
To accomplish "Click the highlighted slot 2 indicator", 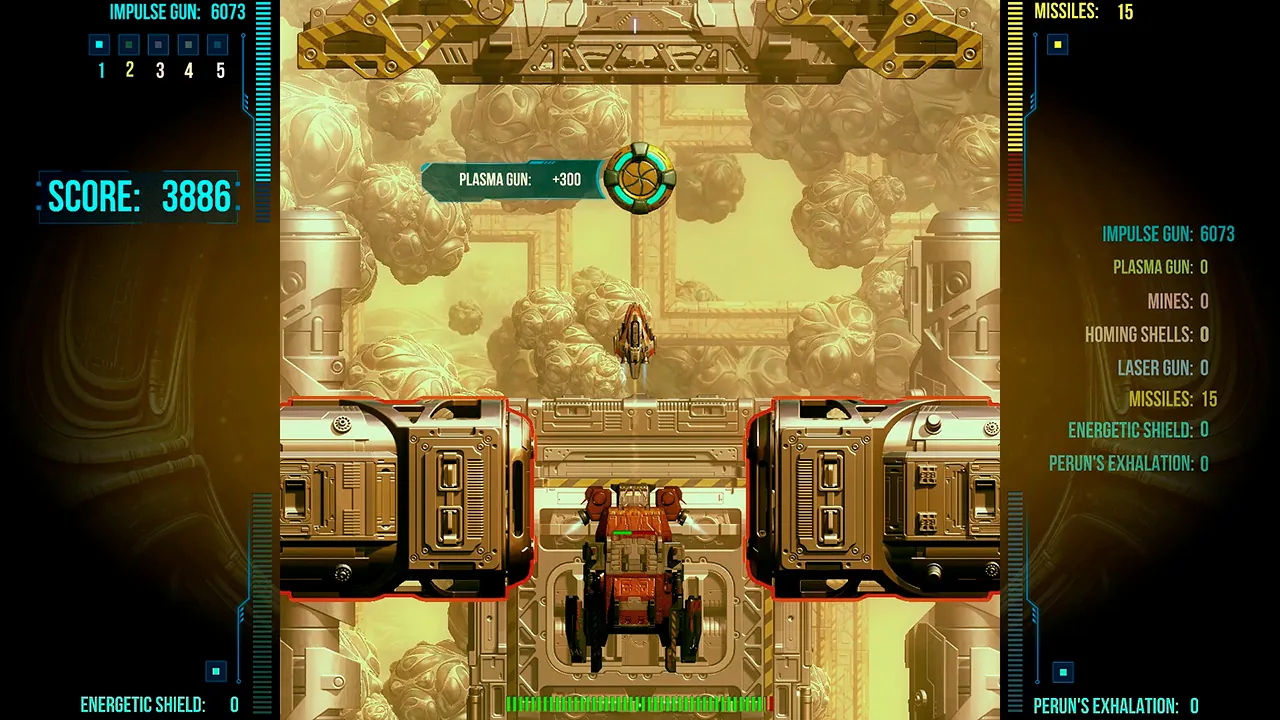I will pos(128,44).
